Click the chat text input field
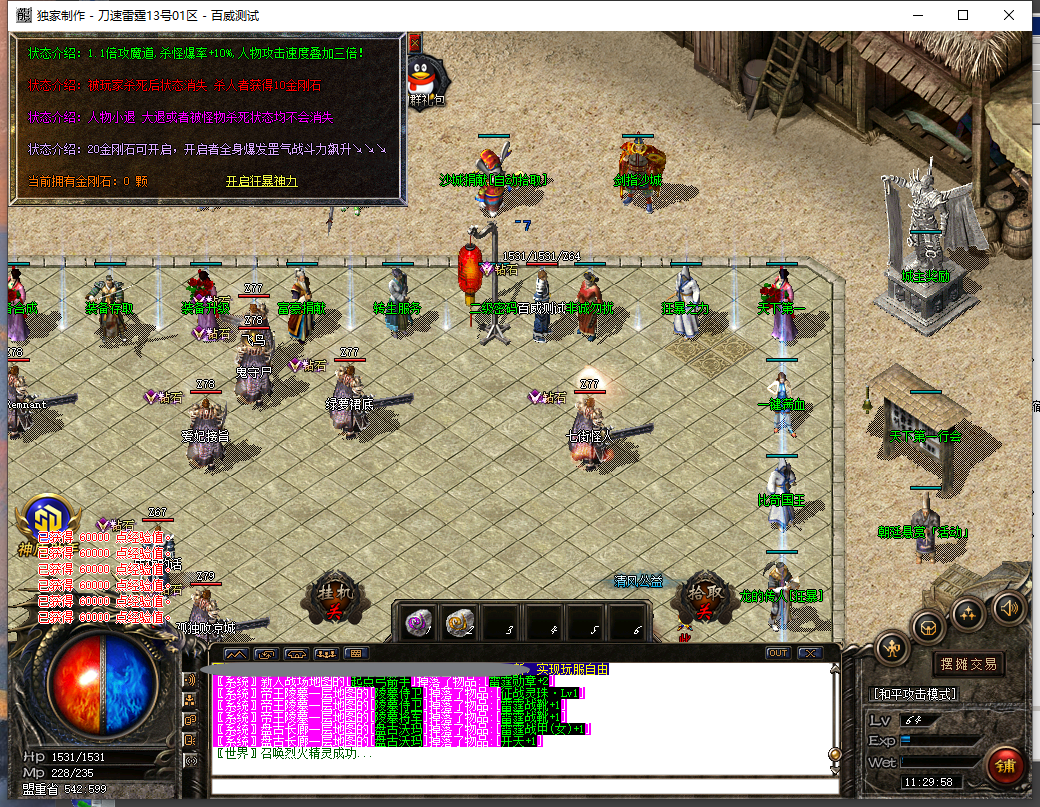The width and height of the screenshot is (1040, 807). [x=520, y=786]
